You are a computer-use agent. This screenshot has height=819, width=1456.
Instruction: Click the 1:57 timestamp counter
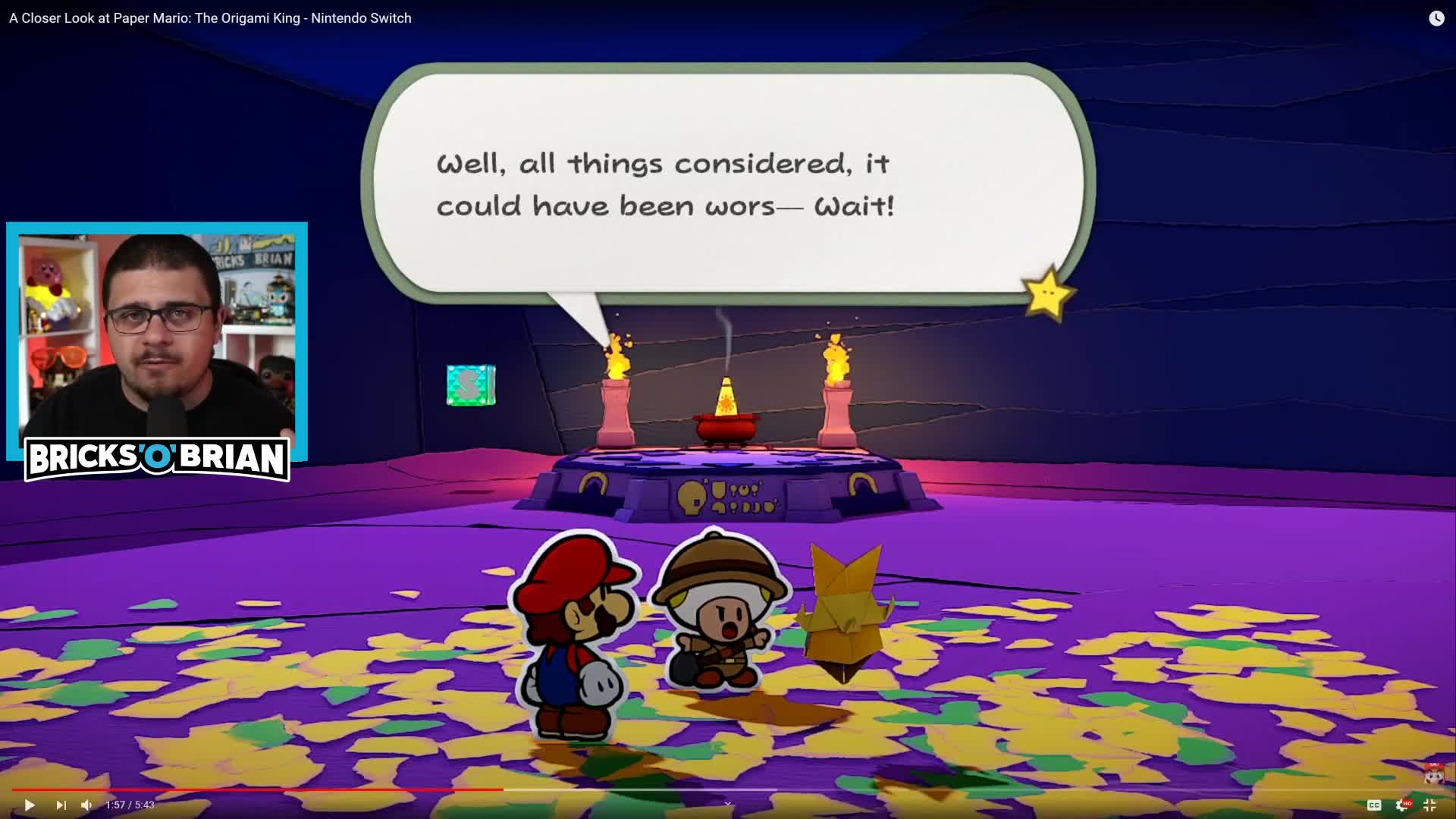129,805
